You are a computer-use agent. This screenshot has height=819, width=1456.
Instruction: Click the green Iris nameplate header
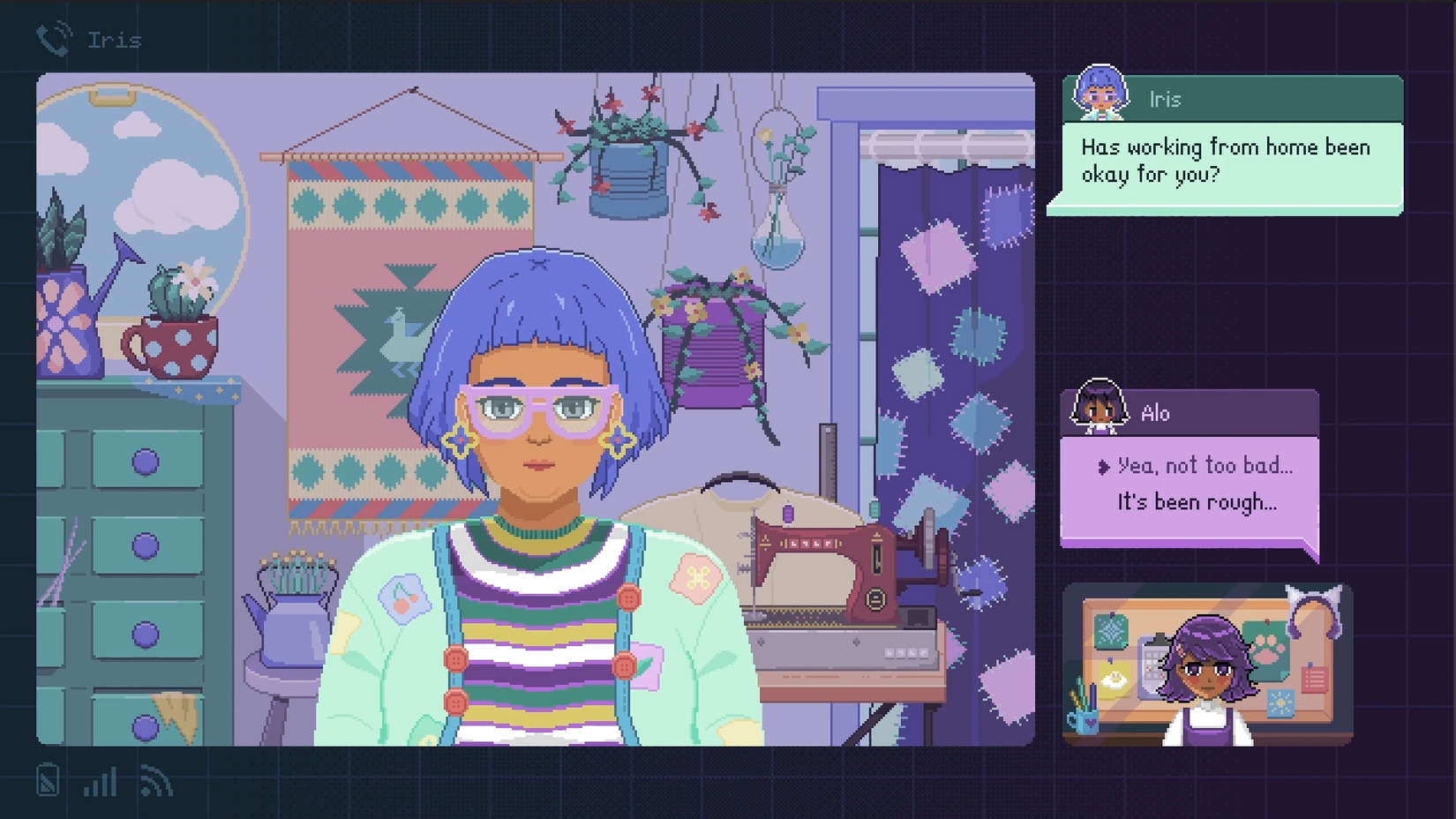[x=1235, y=99]
